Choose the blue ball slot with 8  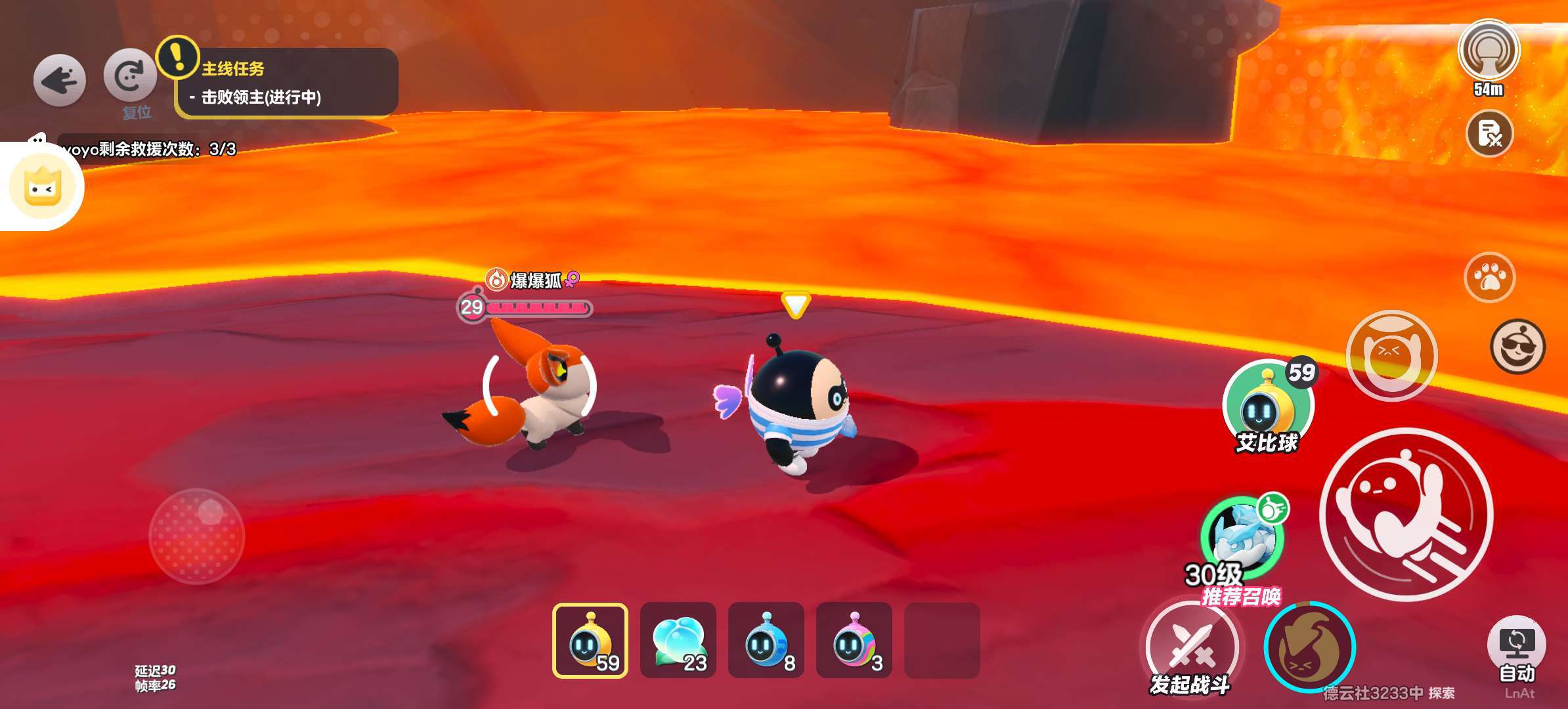pos(766,640)
